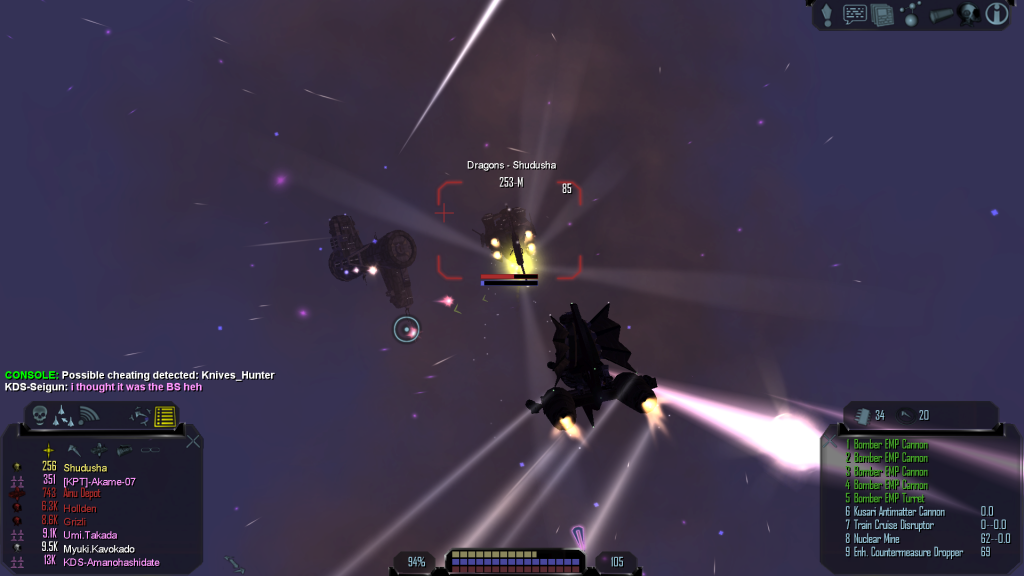Select Grizli from the contact list
Image resolution: width=1024 pixels, height=576 pixels.
click(x=76, y=521)
